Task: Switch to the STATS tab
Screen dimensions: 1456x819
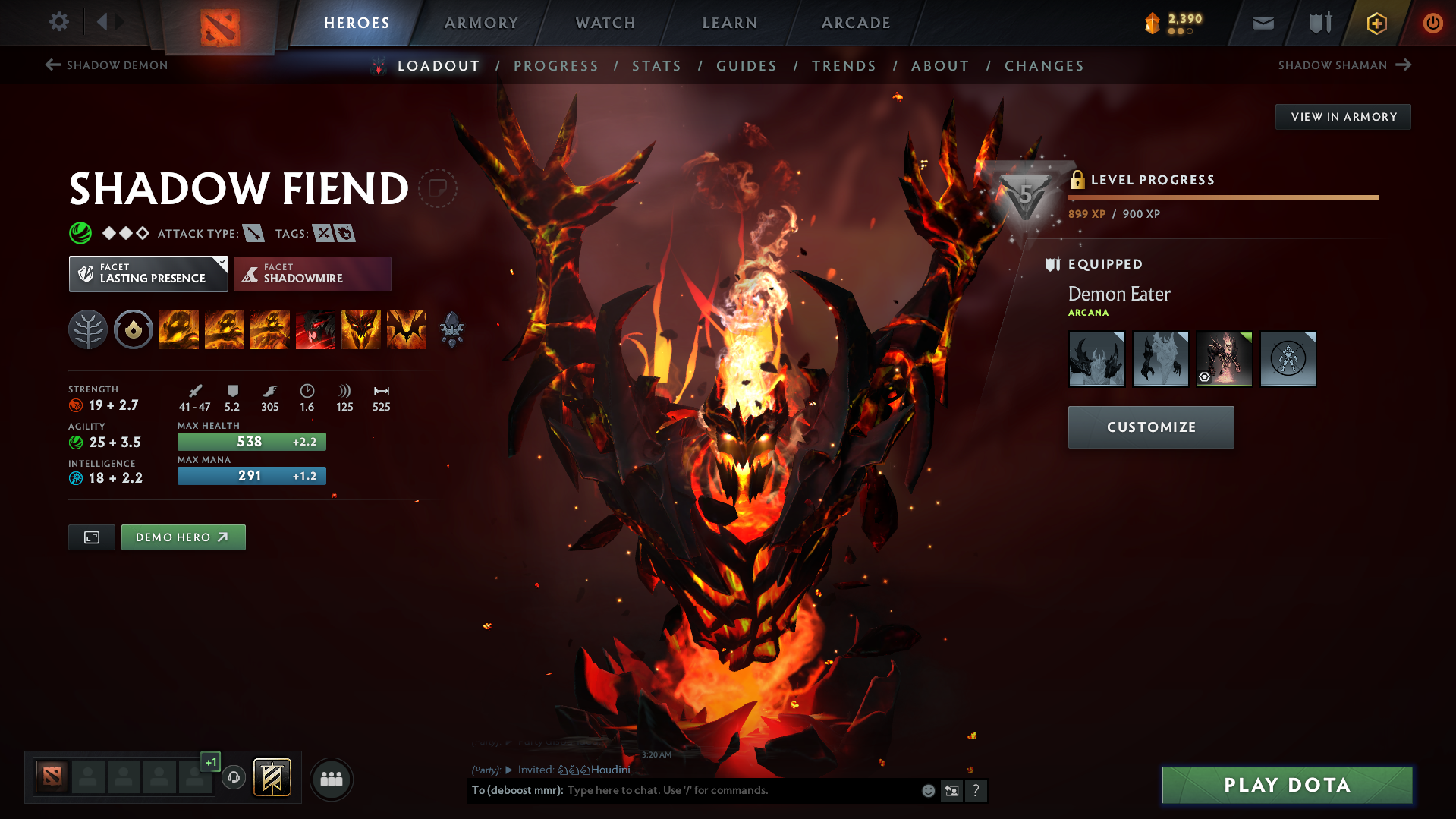Action: pyautogui.click(x=656, y=66)
